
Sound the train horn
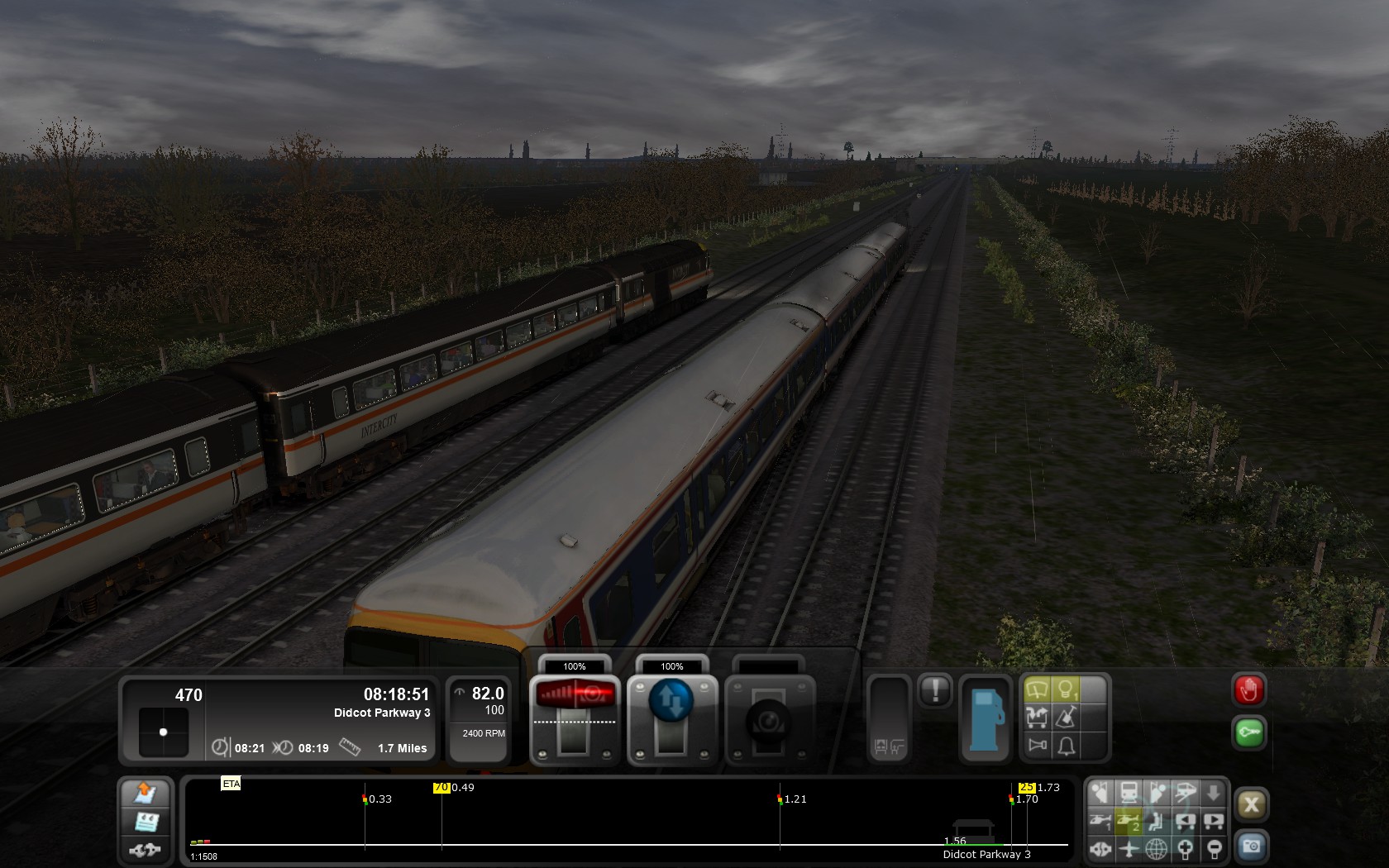tap(1037, 746)
